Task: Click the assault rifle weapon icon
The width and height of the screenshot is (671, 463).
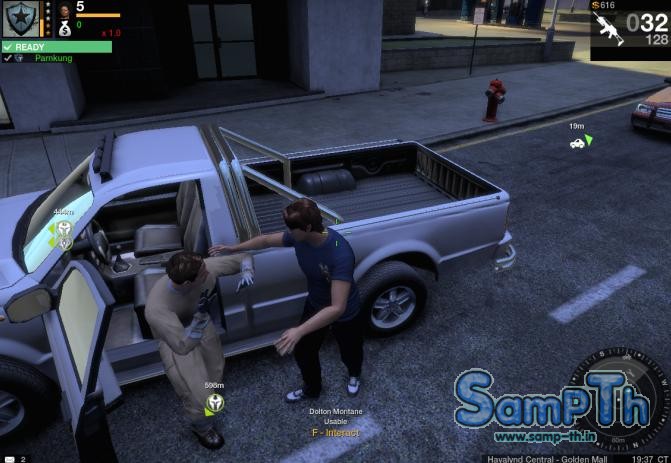Action: pyautogui.click(x=608, y=30)
